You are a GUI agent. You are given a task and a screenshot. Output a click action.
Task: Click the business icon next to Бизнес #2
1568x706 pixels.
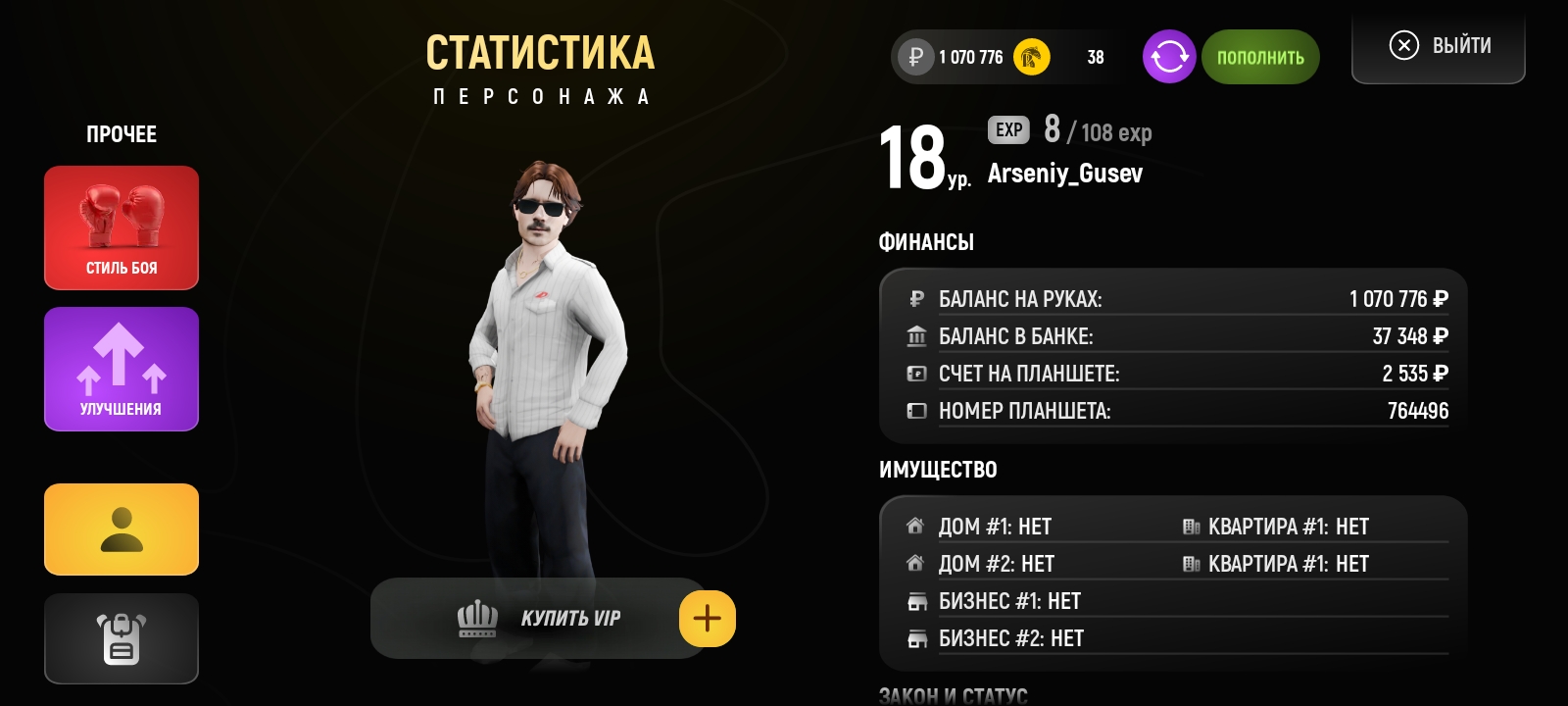tap(916, 638)
